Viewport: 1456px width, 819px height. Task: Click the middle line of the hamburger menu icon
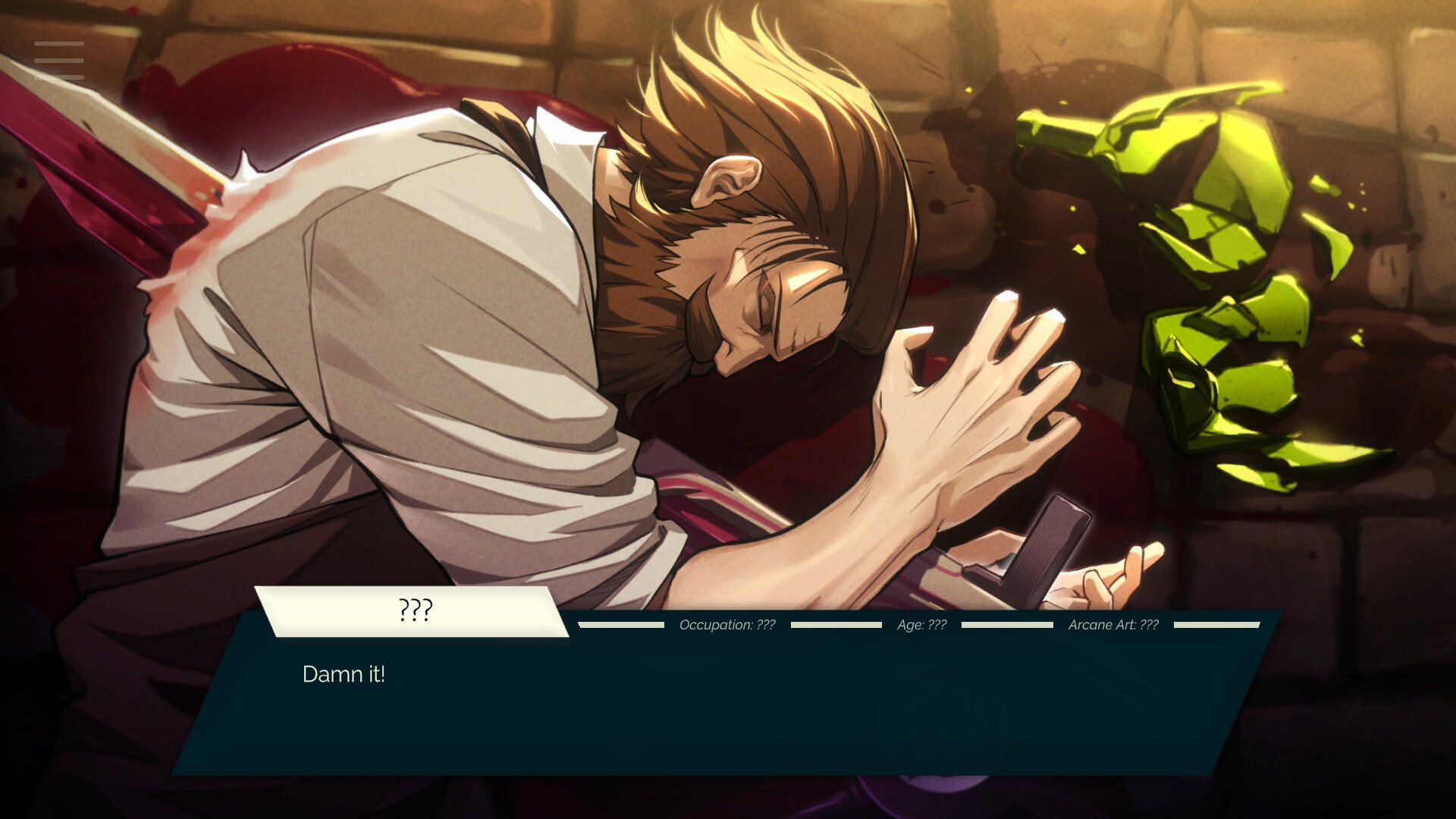(x=59, y=61)
